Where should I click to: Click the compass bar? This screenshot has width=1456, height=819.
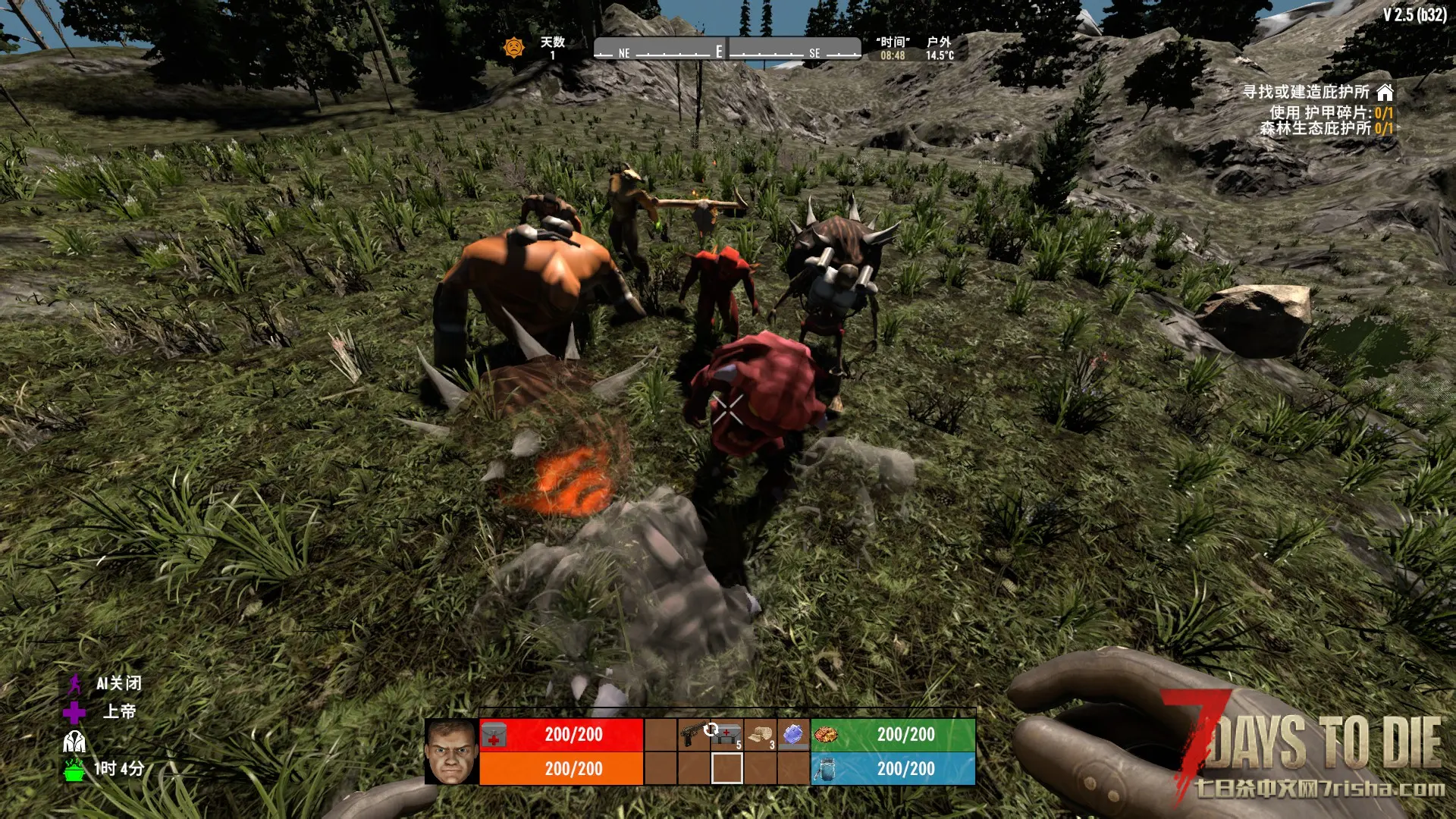pyautogui.click(x=726, y=49)
